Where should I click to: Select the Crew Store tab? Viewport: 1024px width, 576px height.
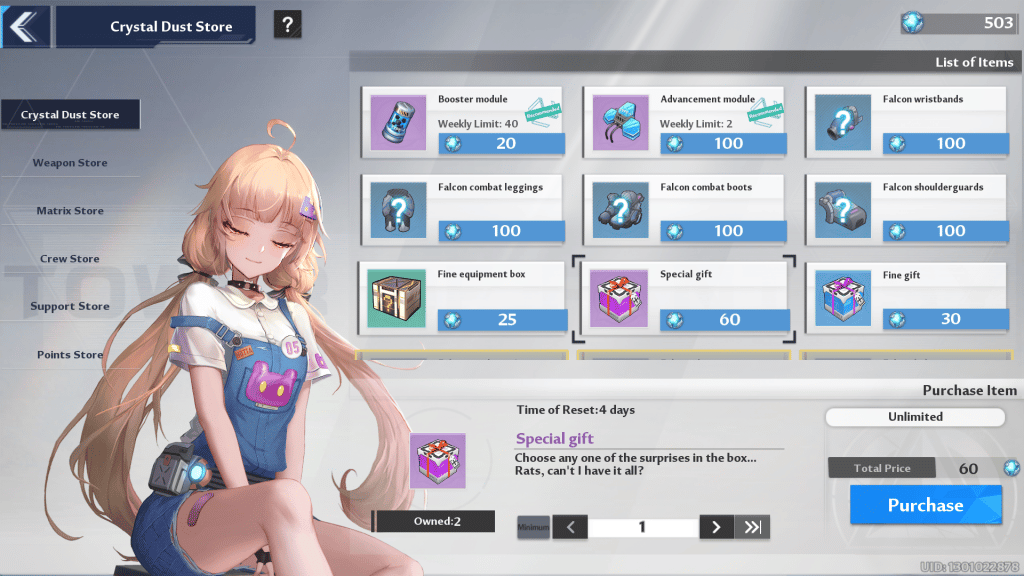(70, 259)
